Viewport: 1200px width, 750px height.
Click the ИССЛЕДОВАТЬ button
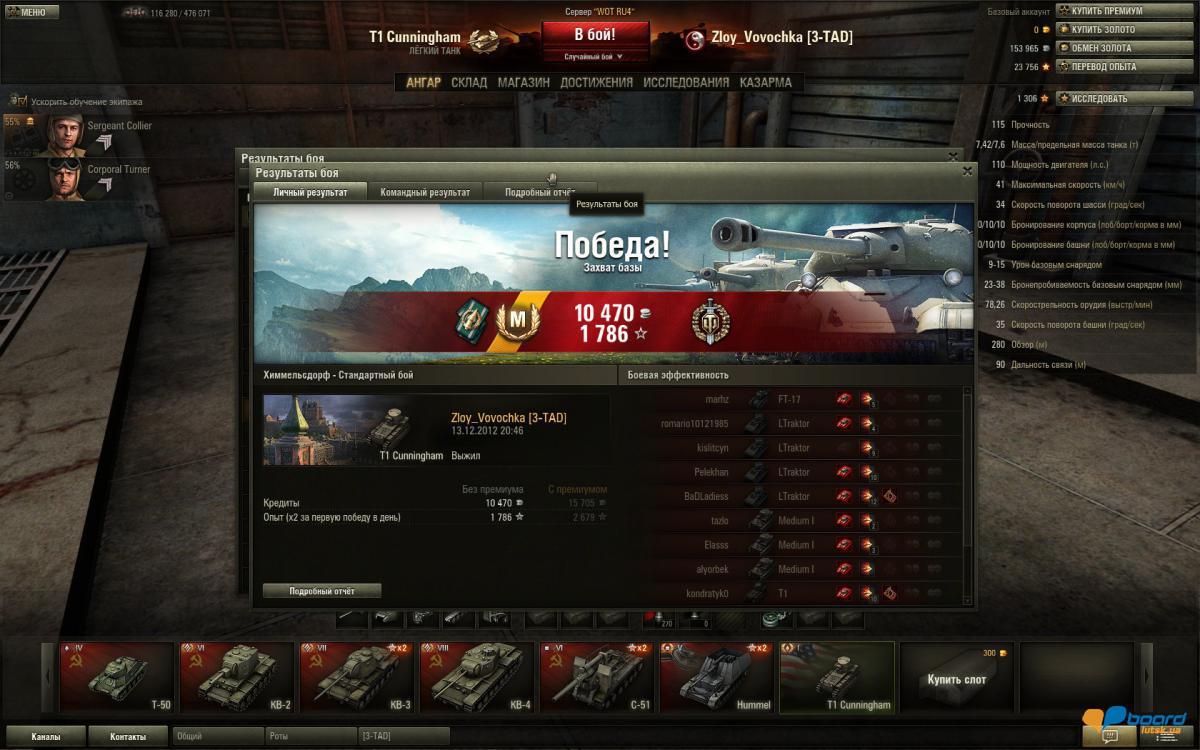[x=1096, y=99]
